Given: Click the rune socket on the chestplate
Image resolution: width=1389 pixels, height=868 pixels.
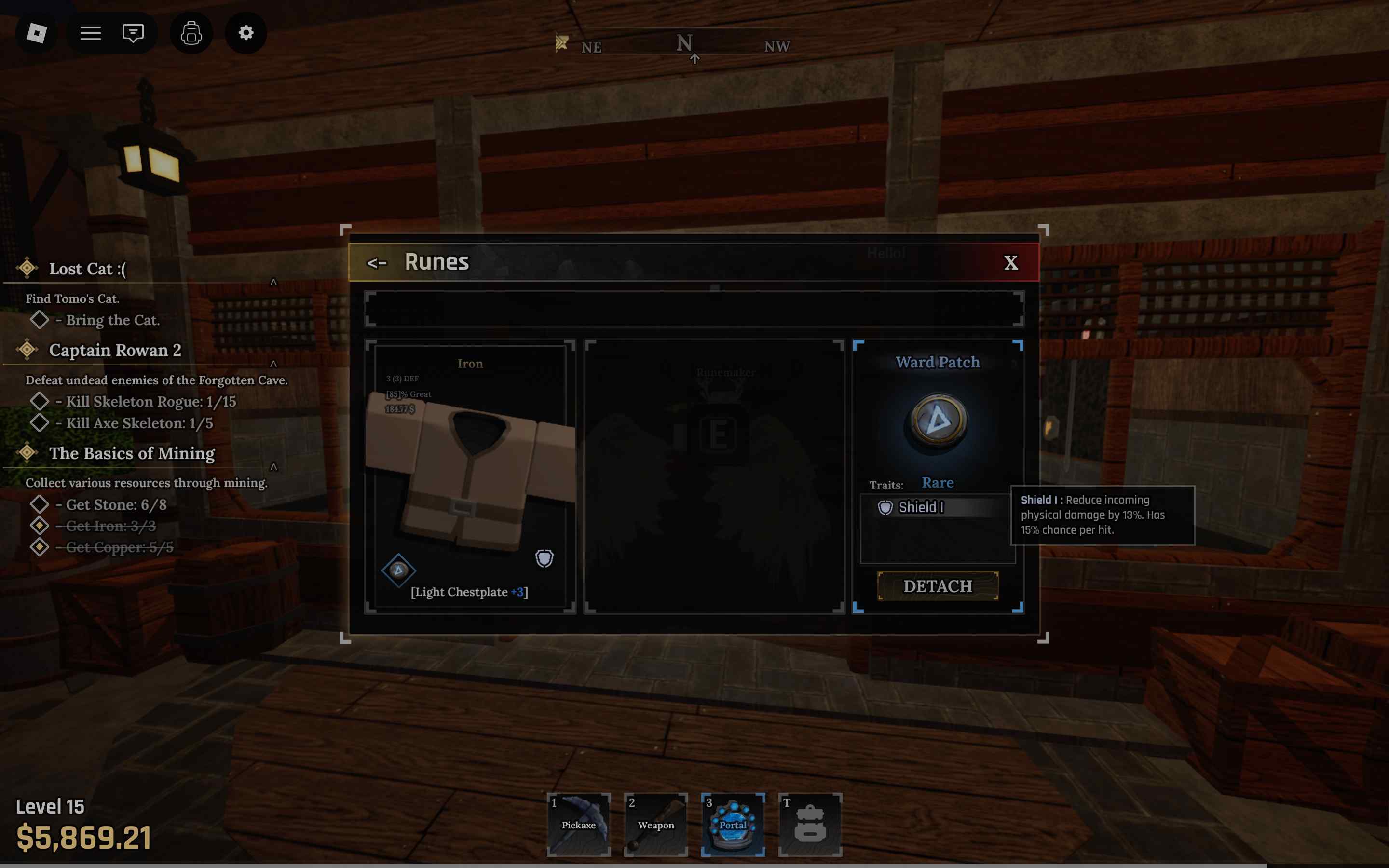Looking at the screenshot, I should (398, 570).
